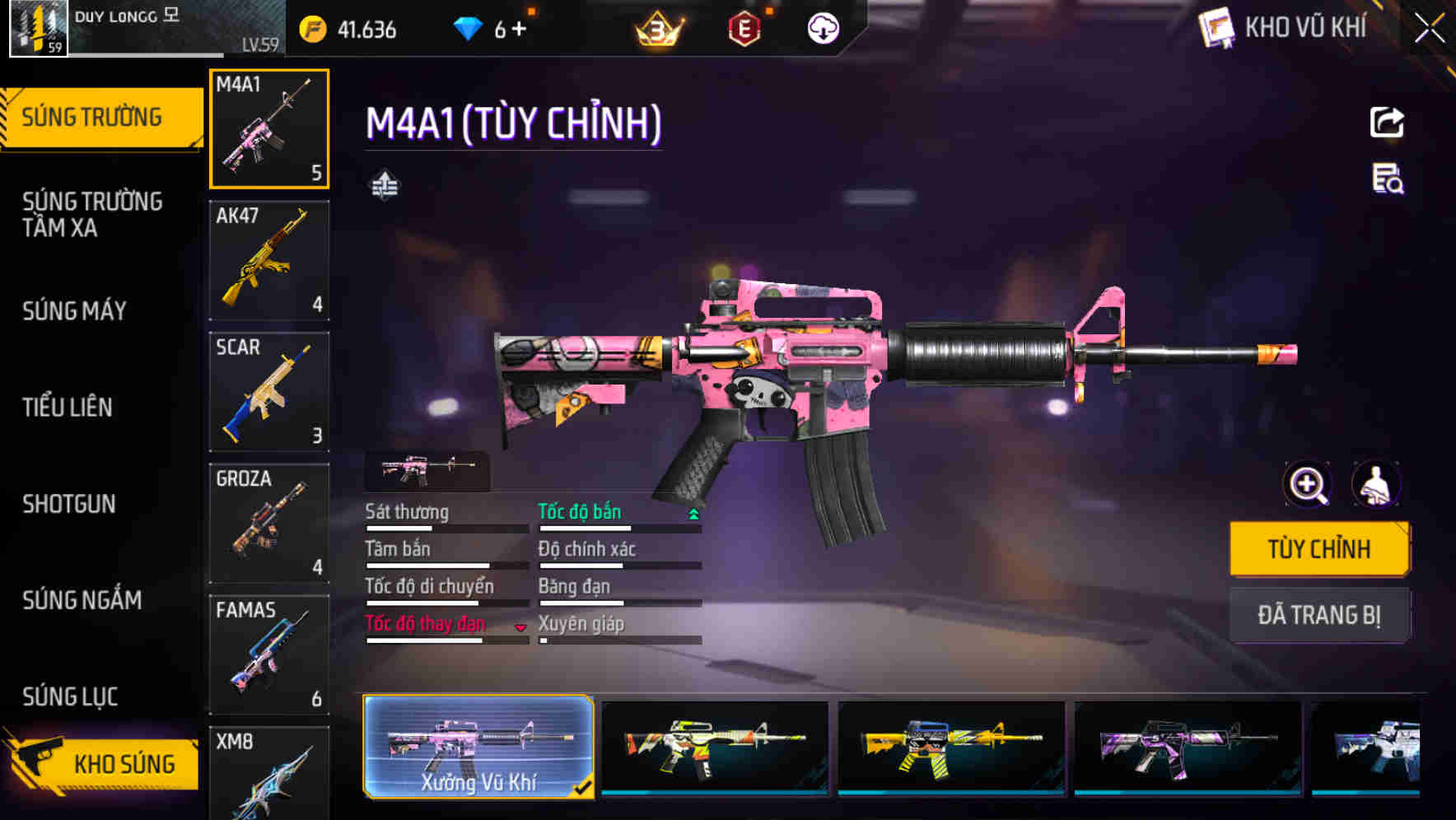Image resolution: width=1456 pixels, height=820 pixels.
Task: Click the share icon near the weapon name
Action: pos(1386,122)
